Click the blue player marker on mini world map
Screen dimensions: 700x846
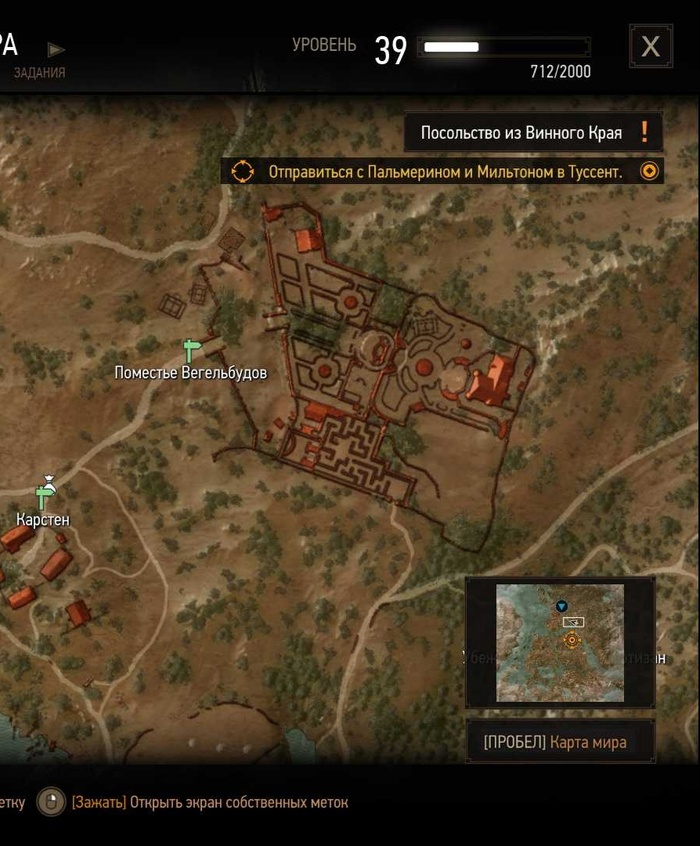tap(562, 606)
